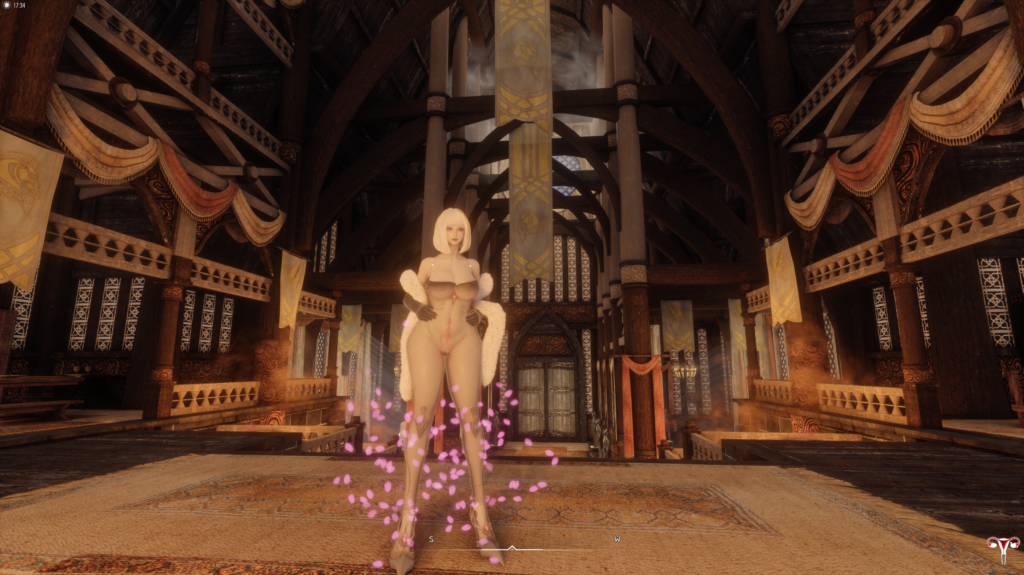Select the sun time-of-day icon
Screen dimensions: 1024x575
point(6,5)
